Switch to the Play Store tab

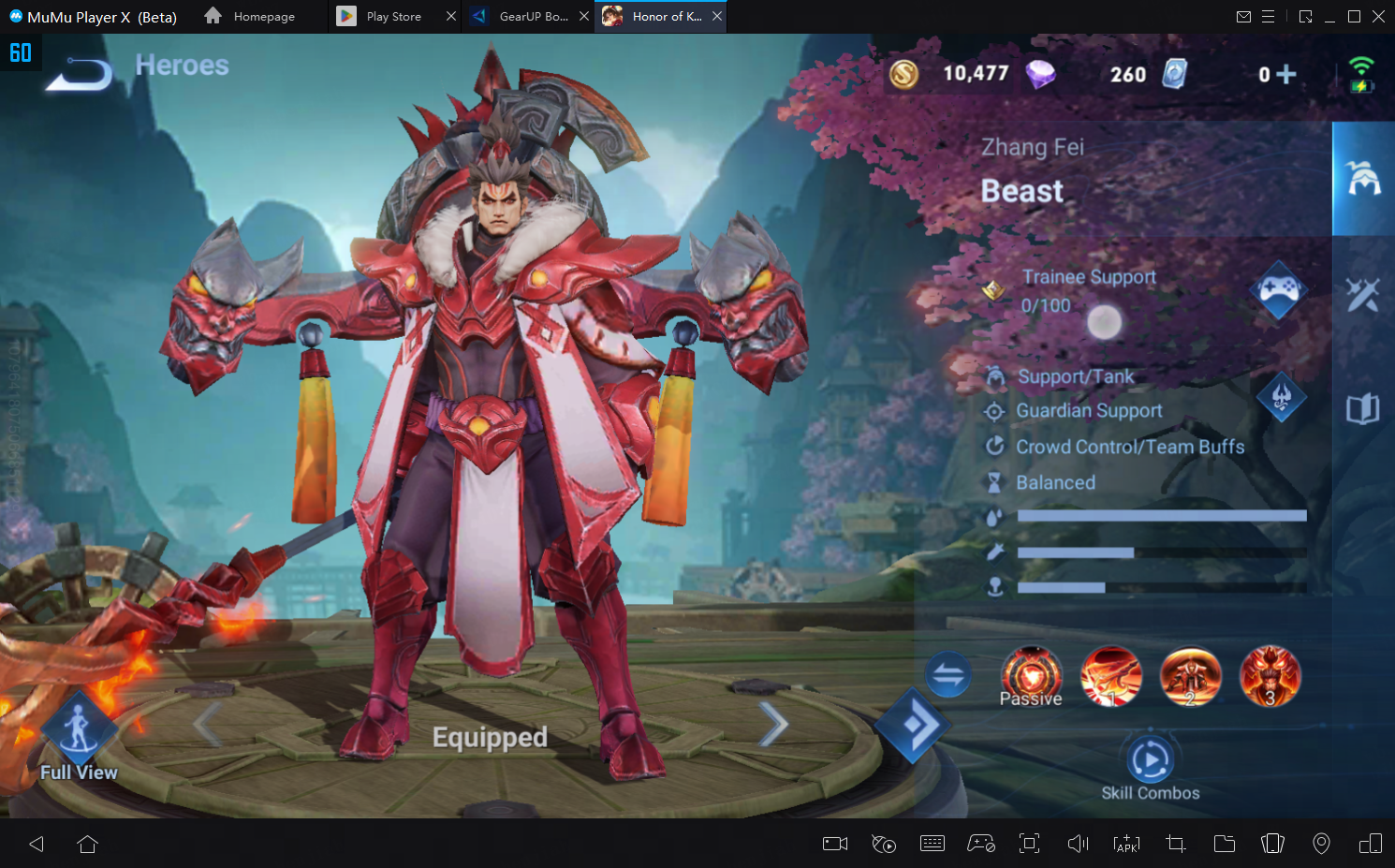393,17
